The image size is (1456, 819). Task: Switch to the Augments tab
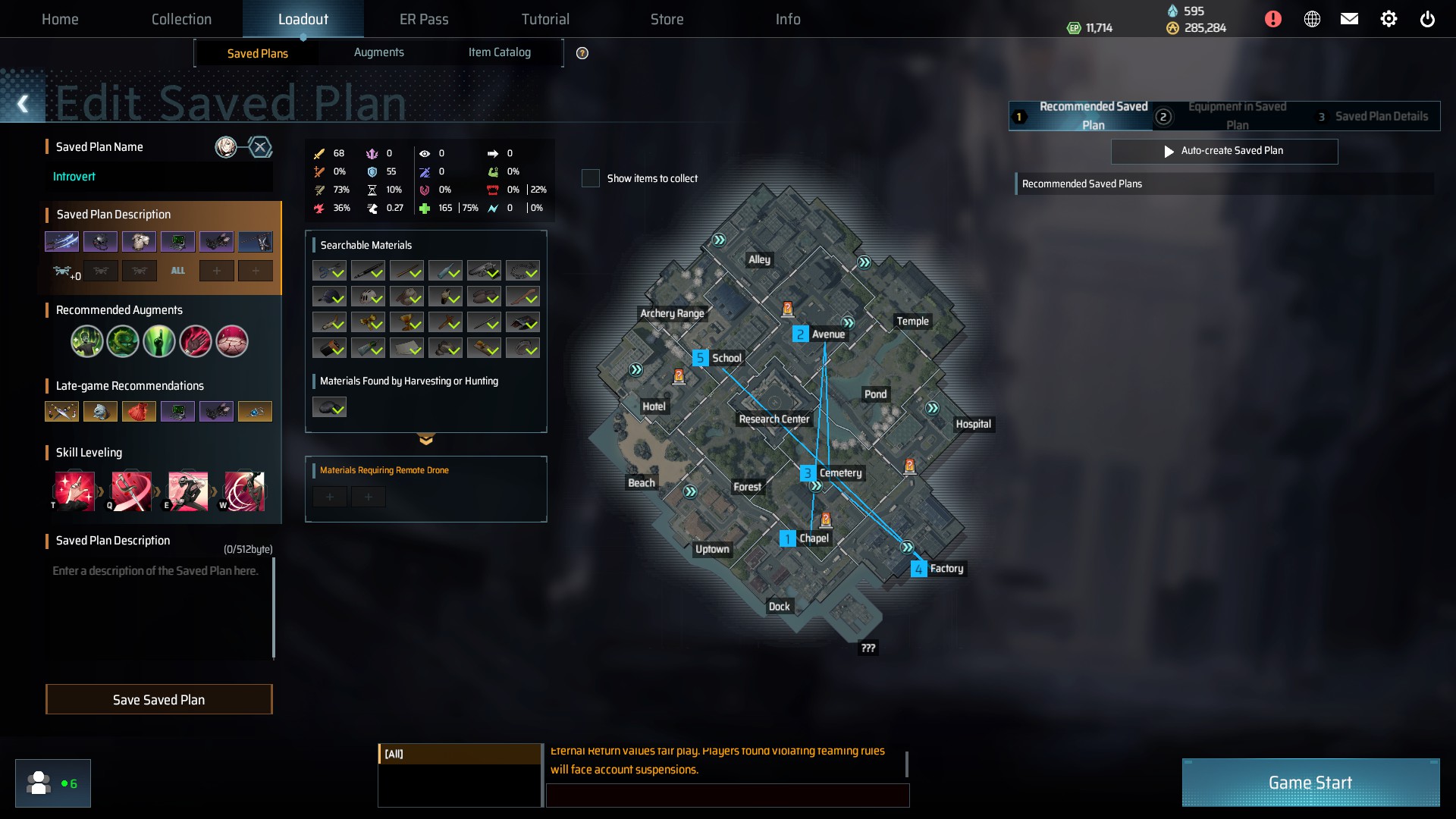click(x=378, y=52)
